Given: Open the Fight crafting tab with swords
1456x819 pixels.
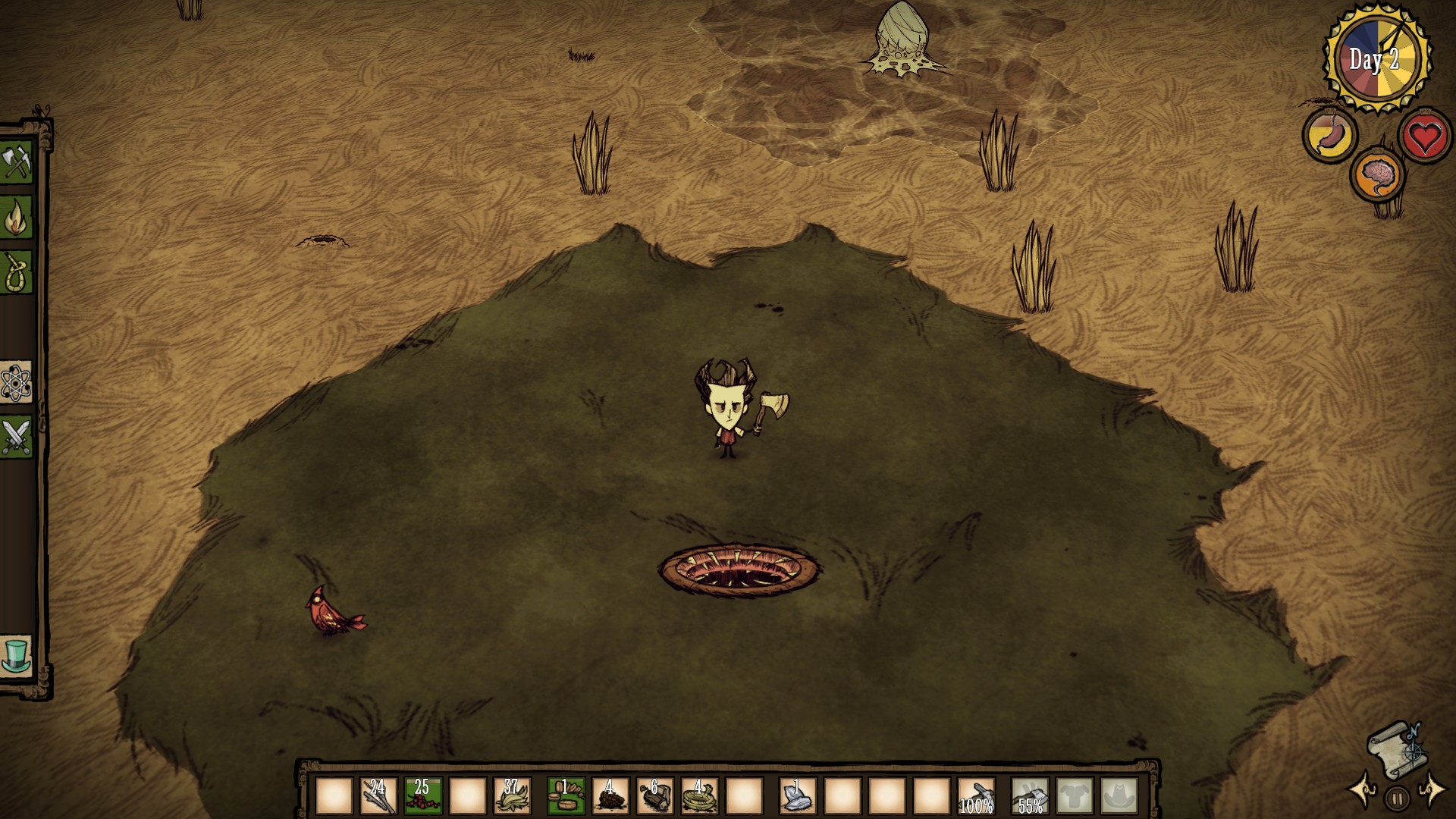Looking at the screenshot, I should [x=17, y=438].
